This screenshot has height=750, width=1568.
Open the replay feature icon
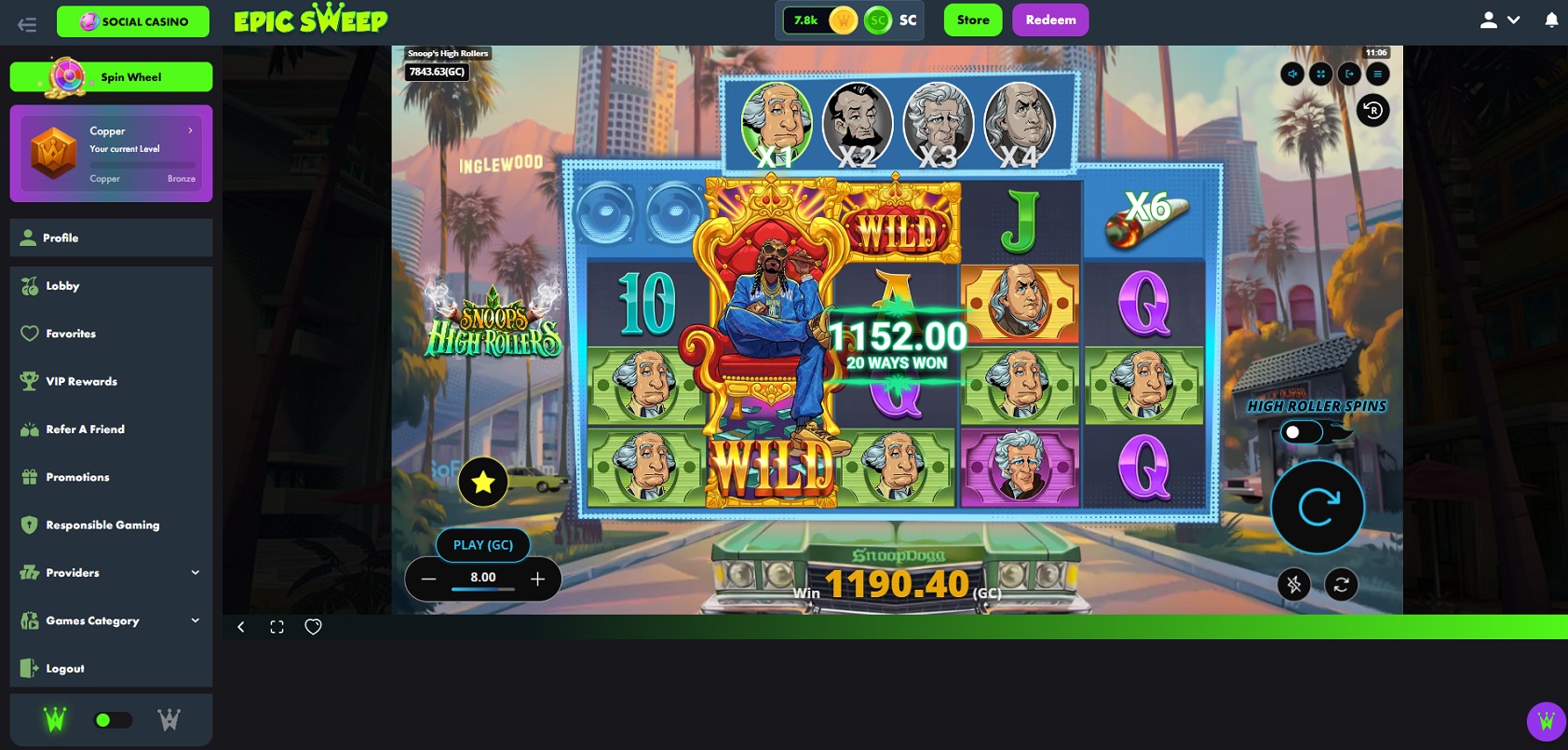[1371, 111]
